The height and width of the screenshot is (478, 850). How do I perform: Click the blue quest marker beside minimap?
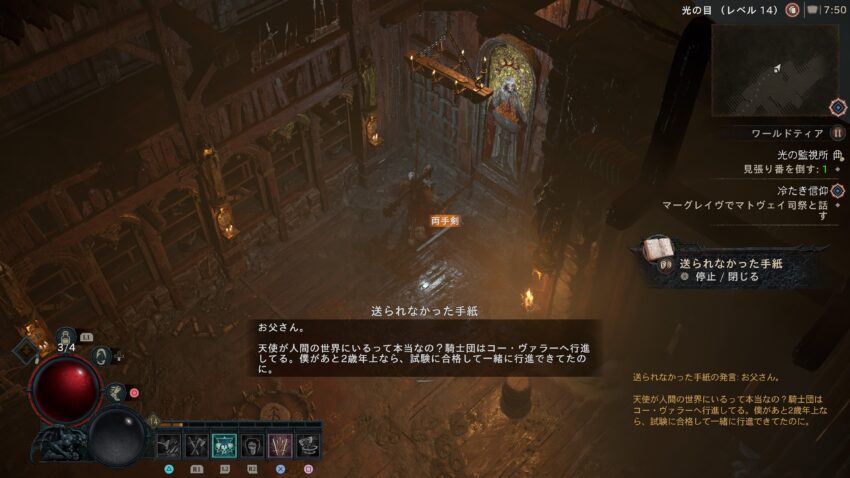click(837, 106)
